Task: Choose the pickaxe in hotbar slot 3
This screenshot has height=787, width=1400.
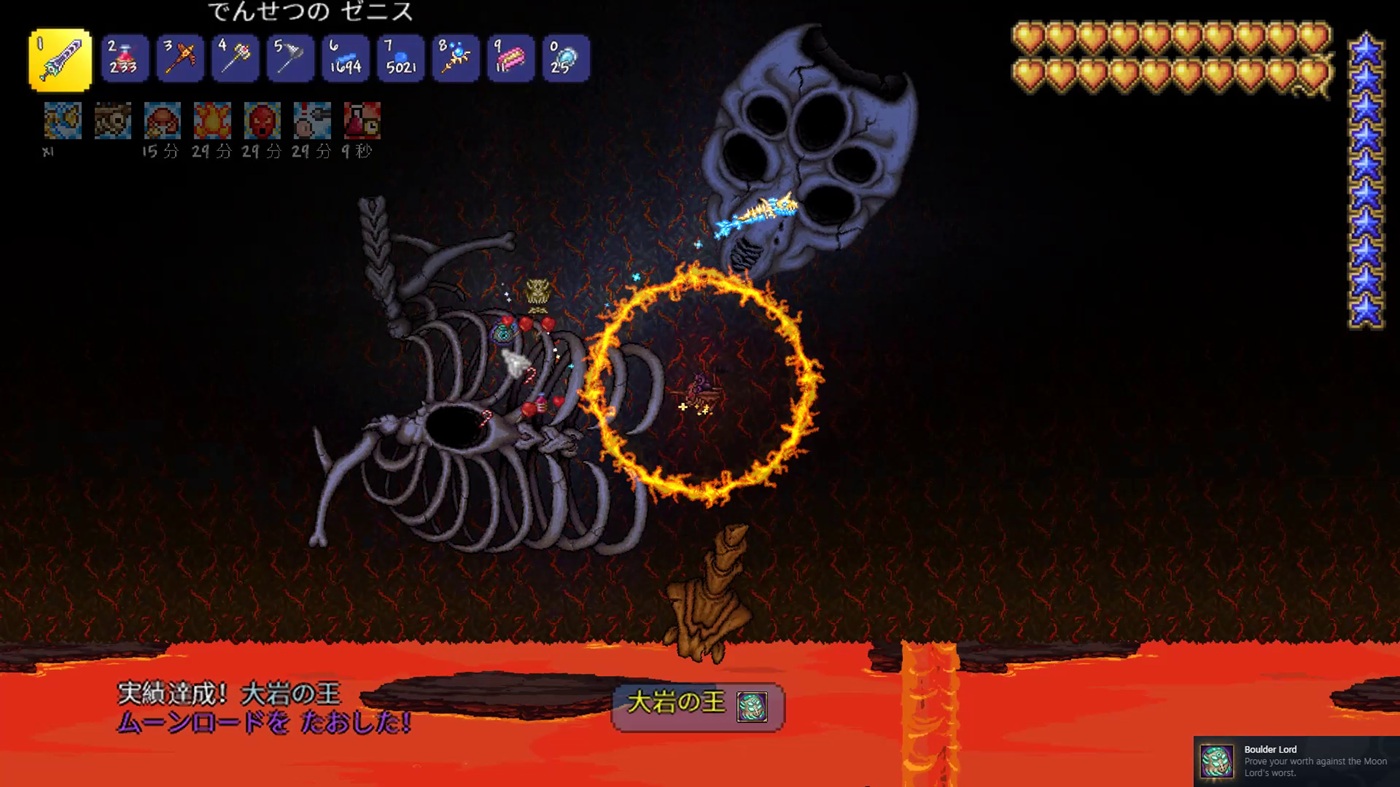Action: click(180, 59)
